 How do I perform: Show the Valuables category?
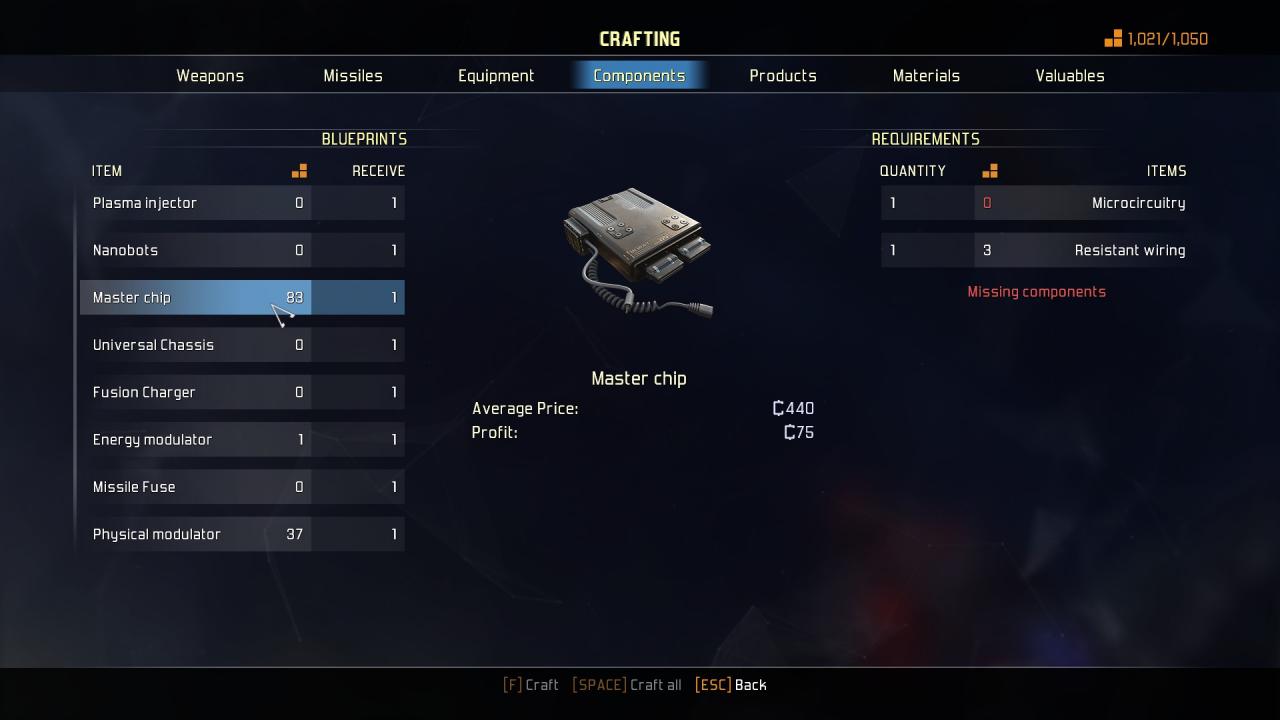point(1070,76)
